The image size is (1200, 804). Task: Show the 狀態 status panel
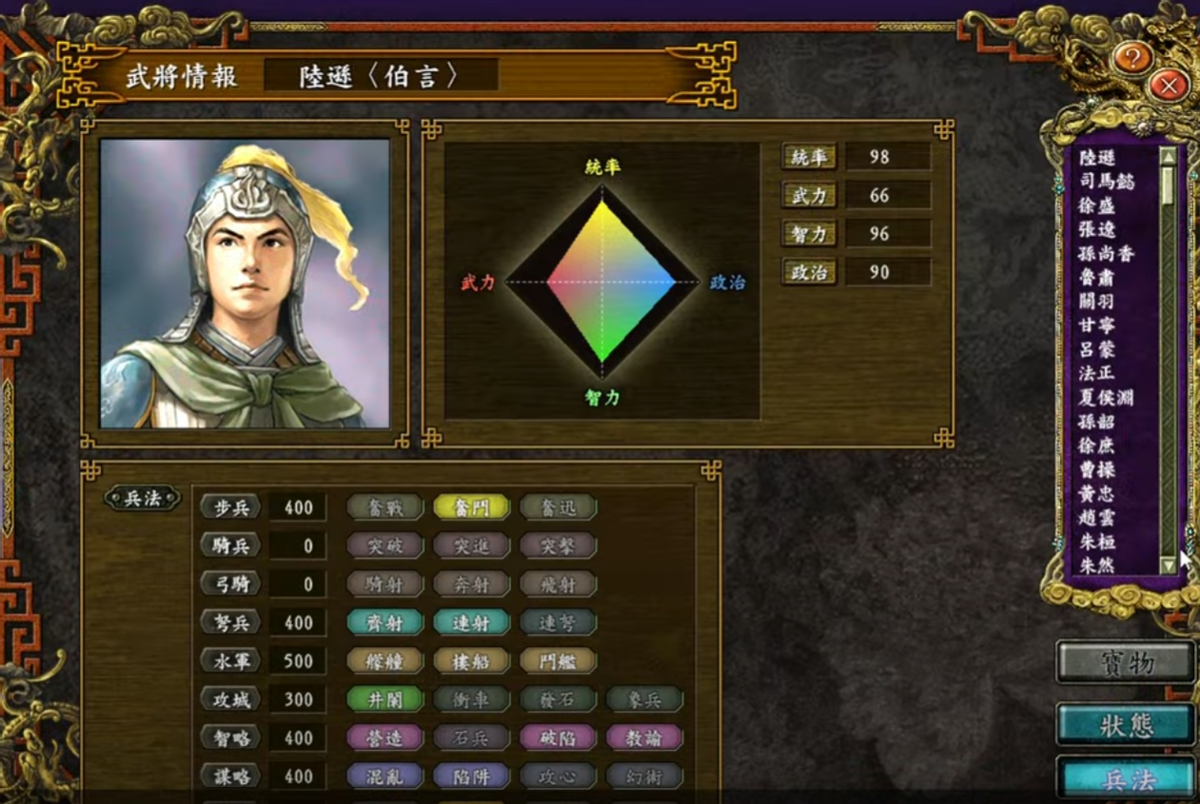(x=1125, y=724)
